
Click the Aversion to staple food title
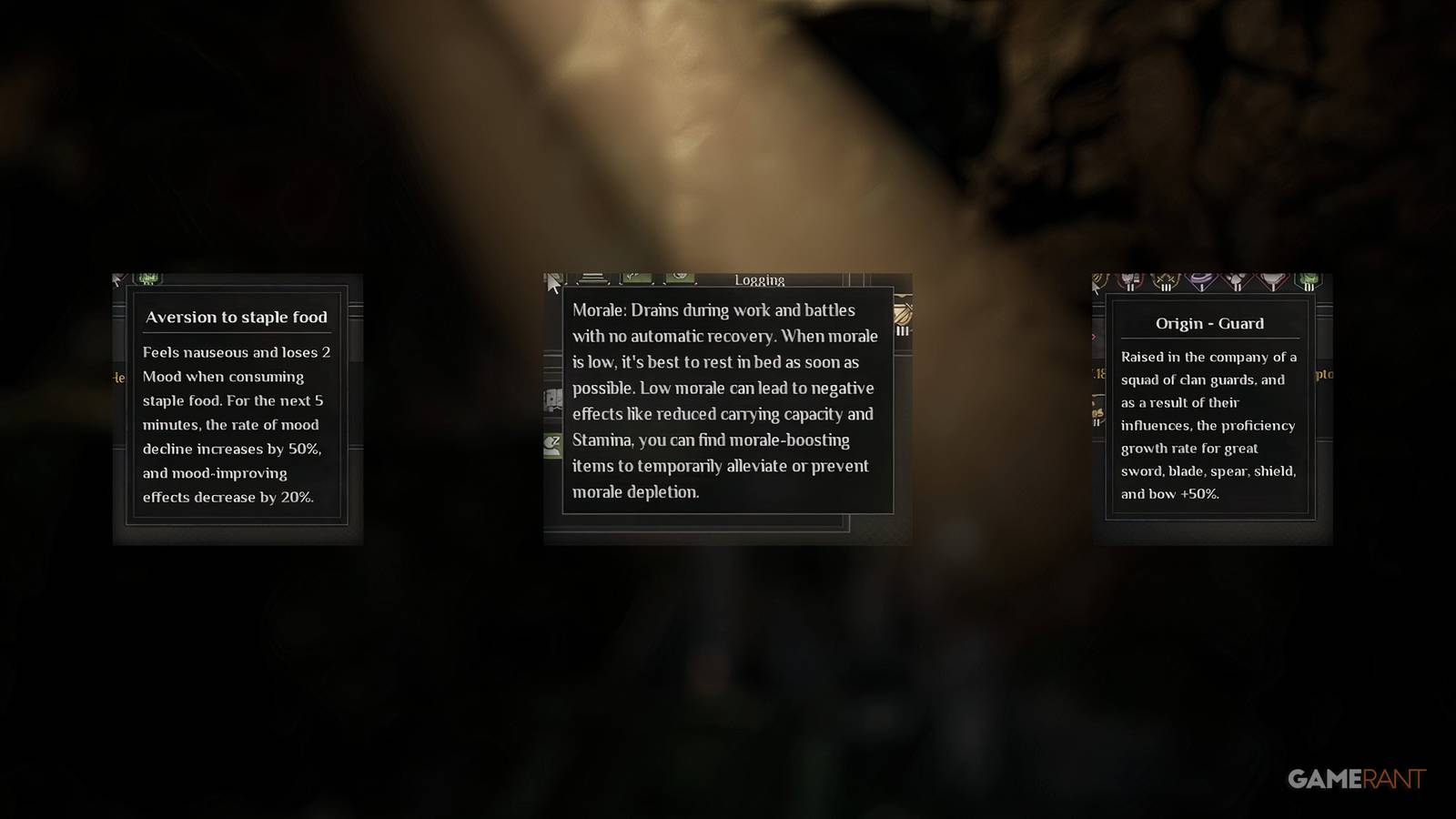point(238,318)
